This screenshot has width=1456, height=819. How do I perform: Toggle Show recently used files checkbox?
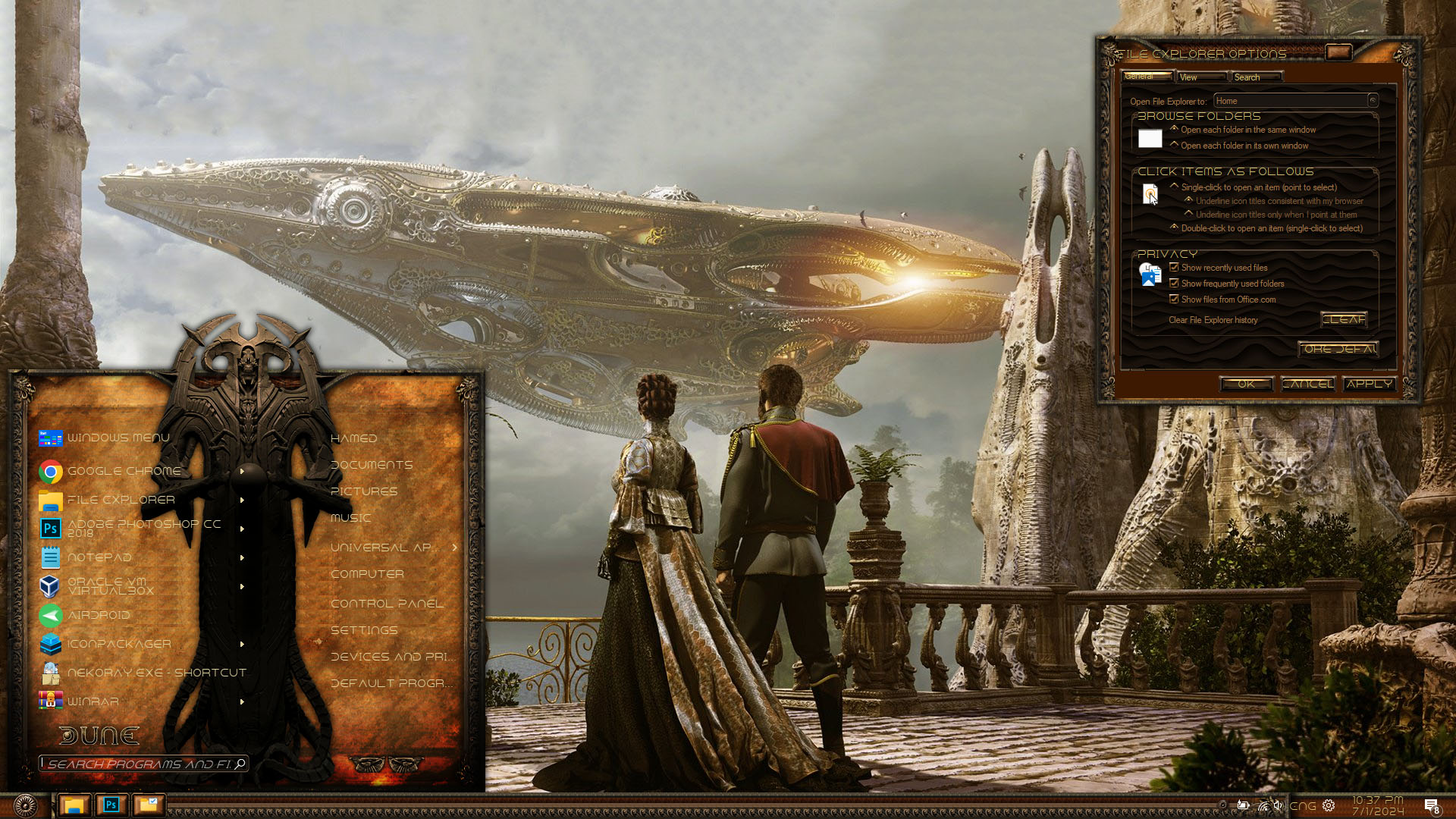(1174, 268)
